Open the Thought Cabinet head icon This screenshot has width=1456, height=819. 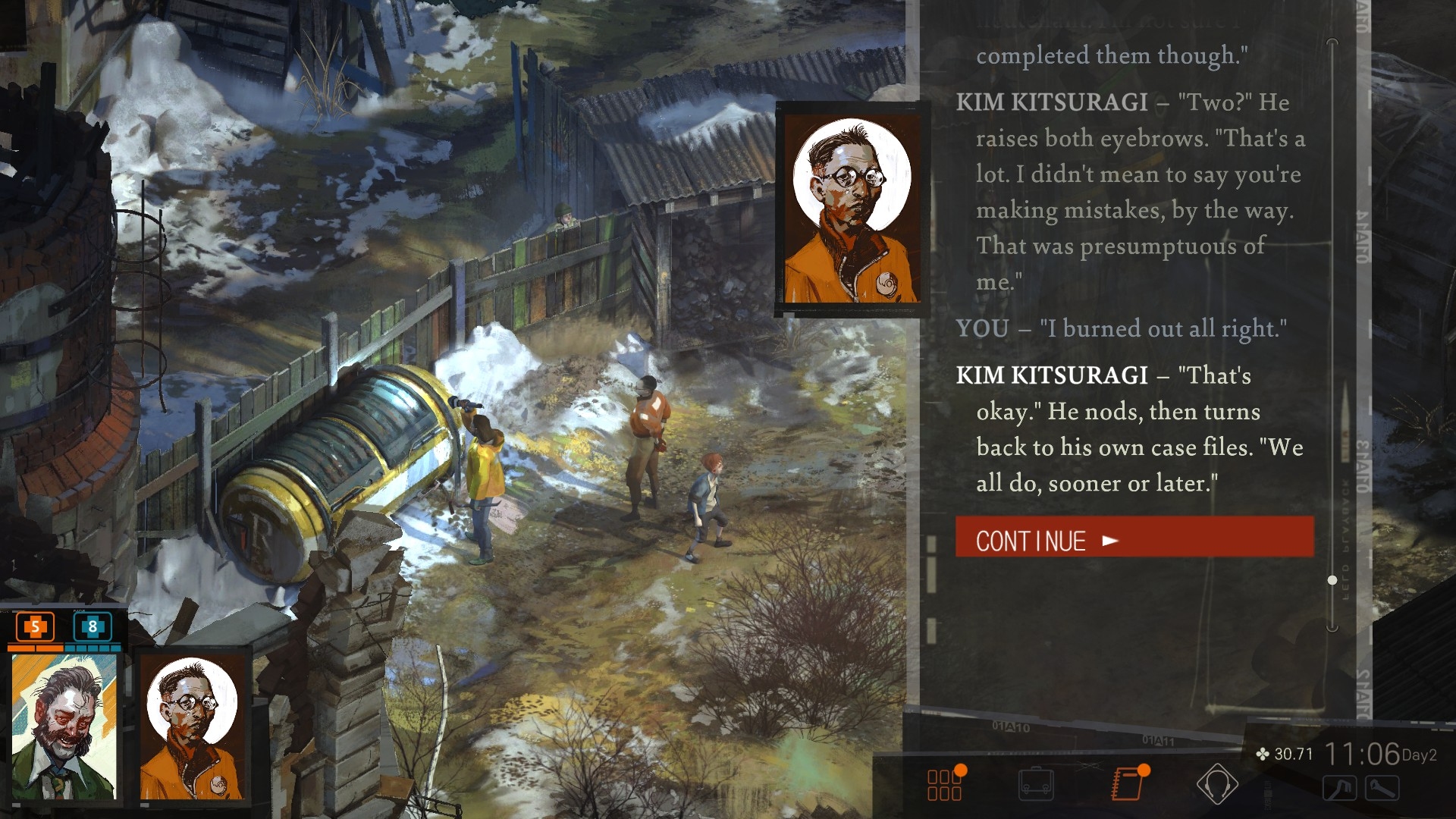1216,783
